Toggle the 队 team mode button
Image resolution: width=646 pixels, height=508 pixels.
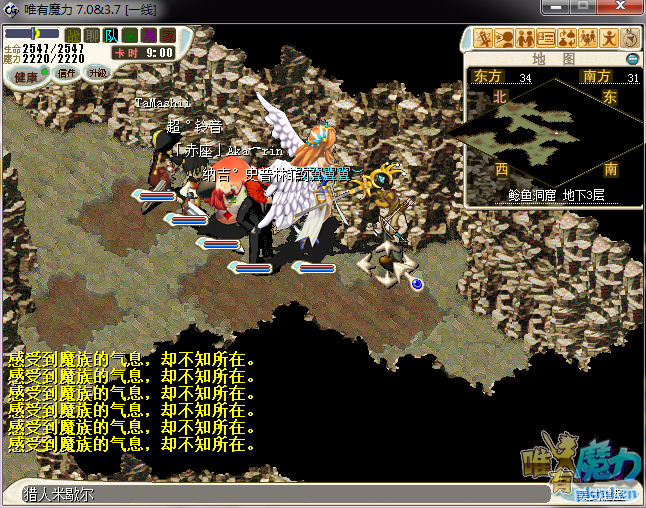pos(111,35)
